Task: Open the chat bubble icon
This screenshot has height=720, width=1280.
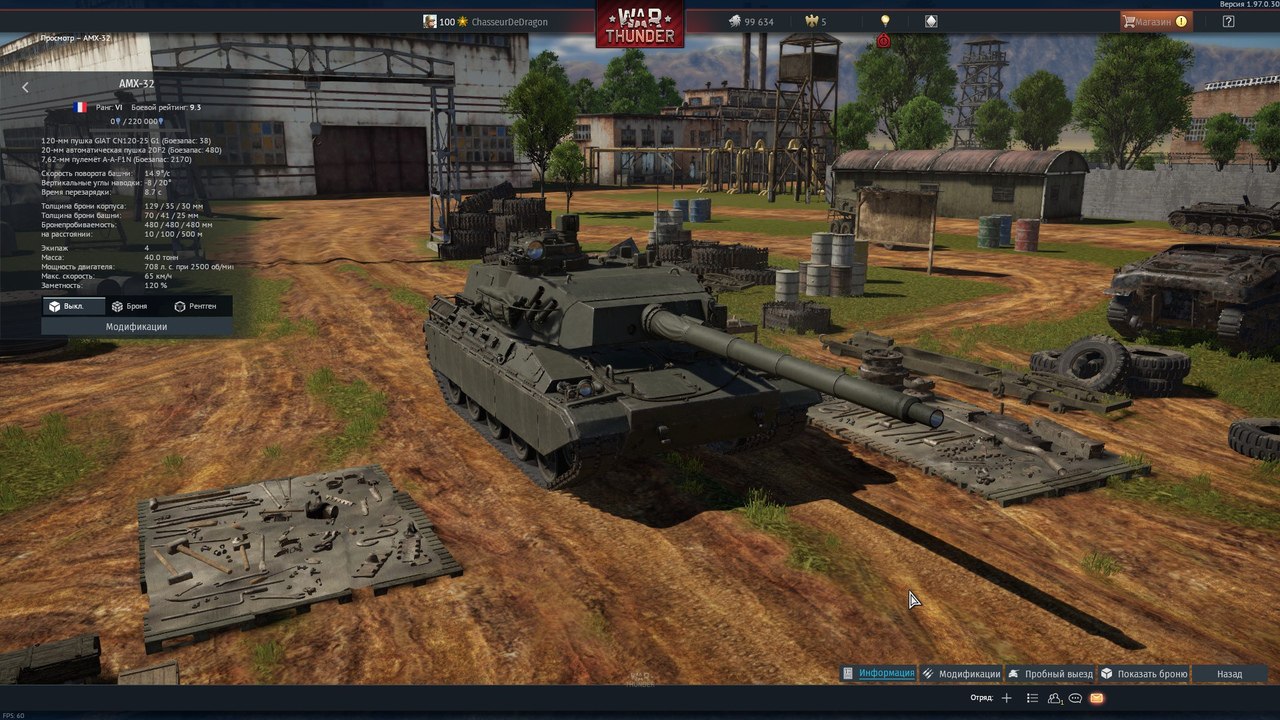Action: 1075,698
